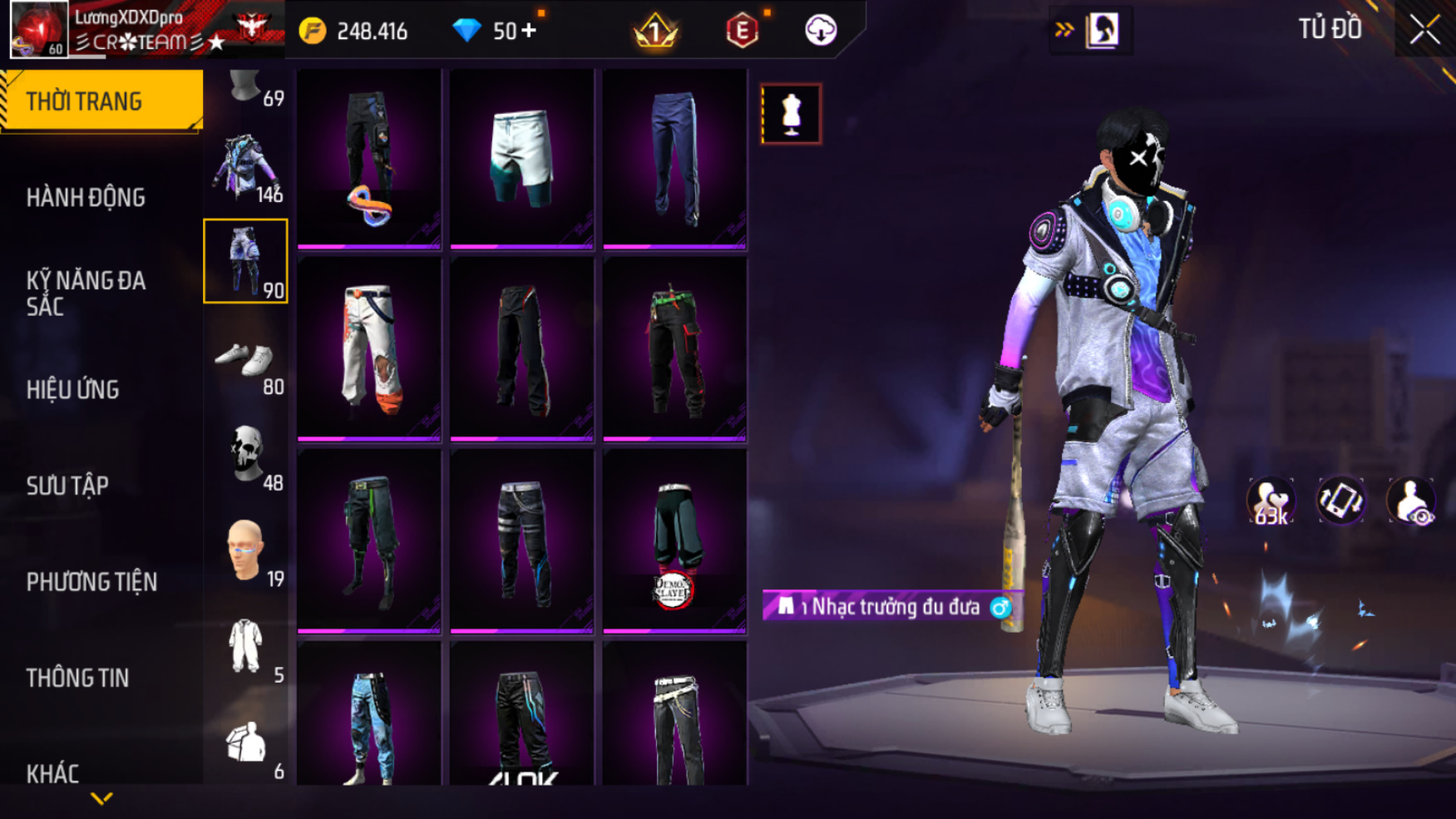
Task: Add diamonds with the plus button
Action: (x=529, y=31)
